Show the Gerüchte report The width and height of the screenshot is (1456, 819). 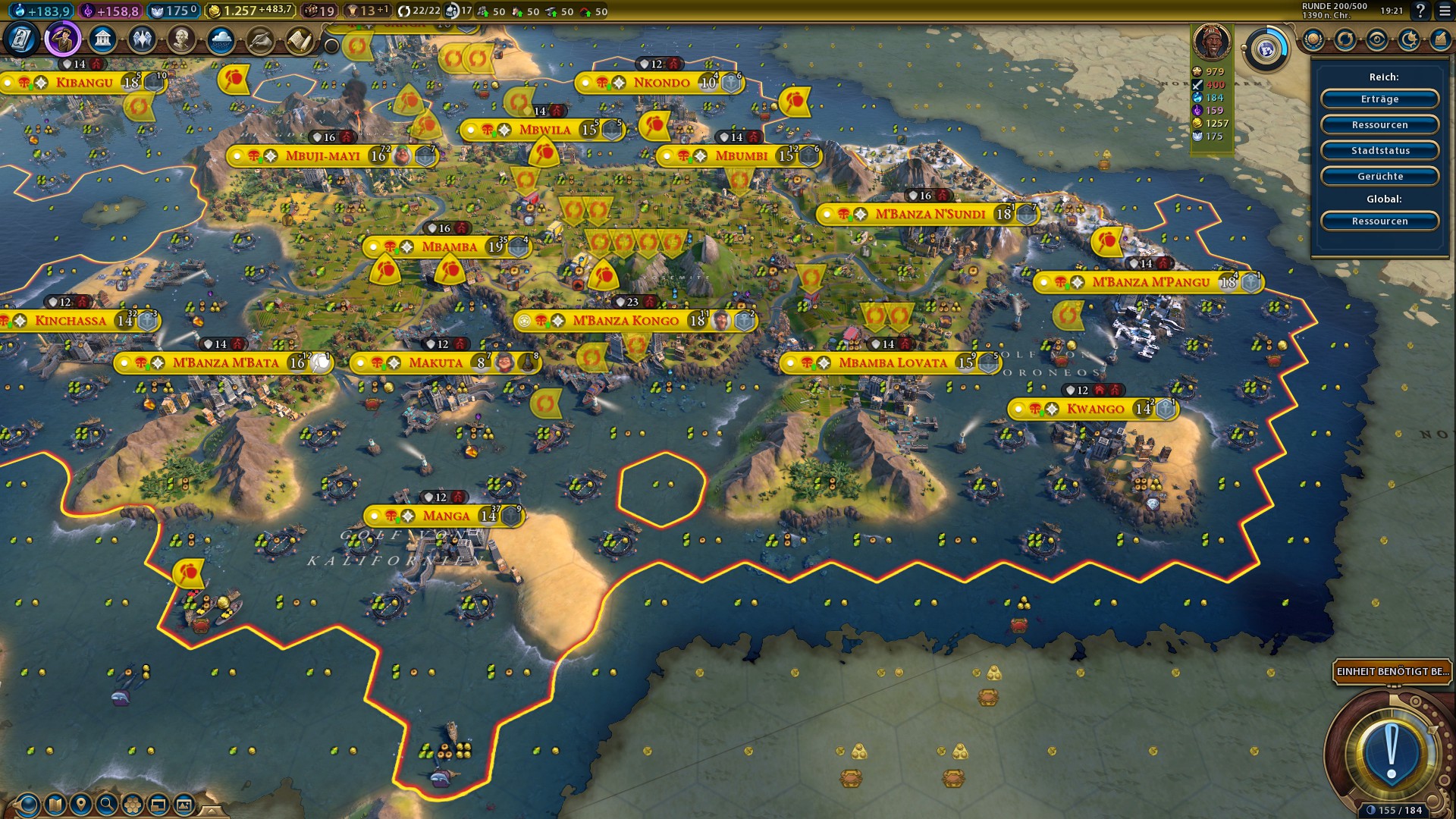[1379, 177]
